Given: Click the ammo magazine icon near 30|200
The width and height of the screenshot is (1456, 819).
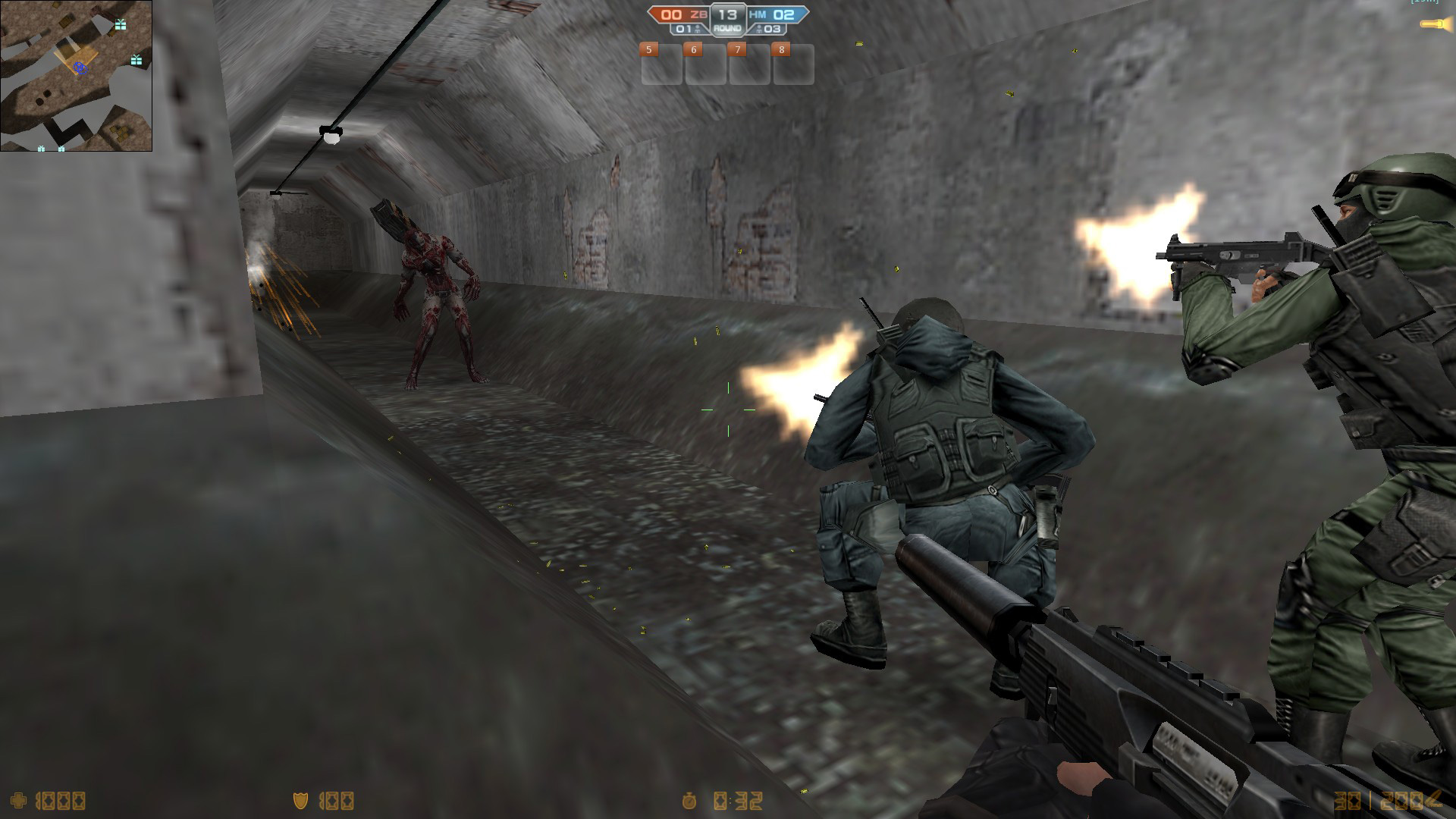Looking at the screenshot, I should (1436, 798).
